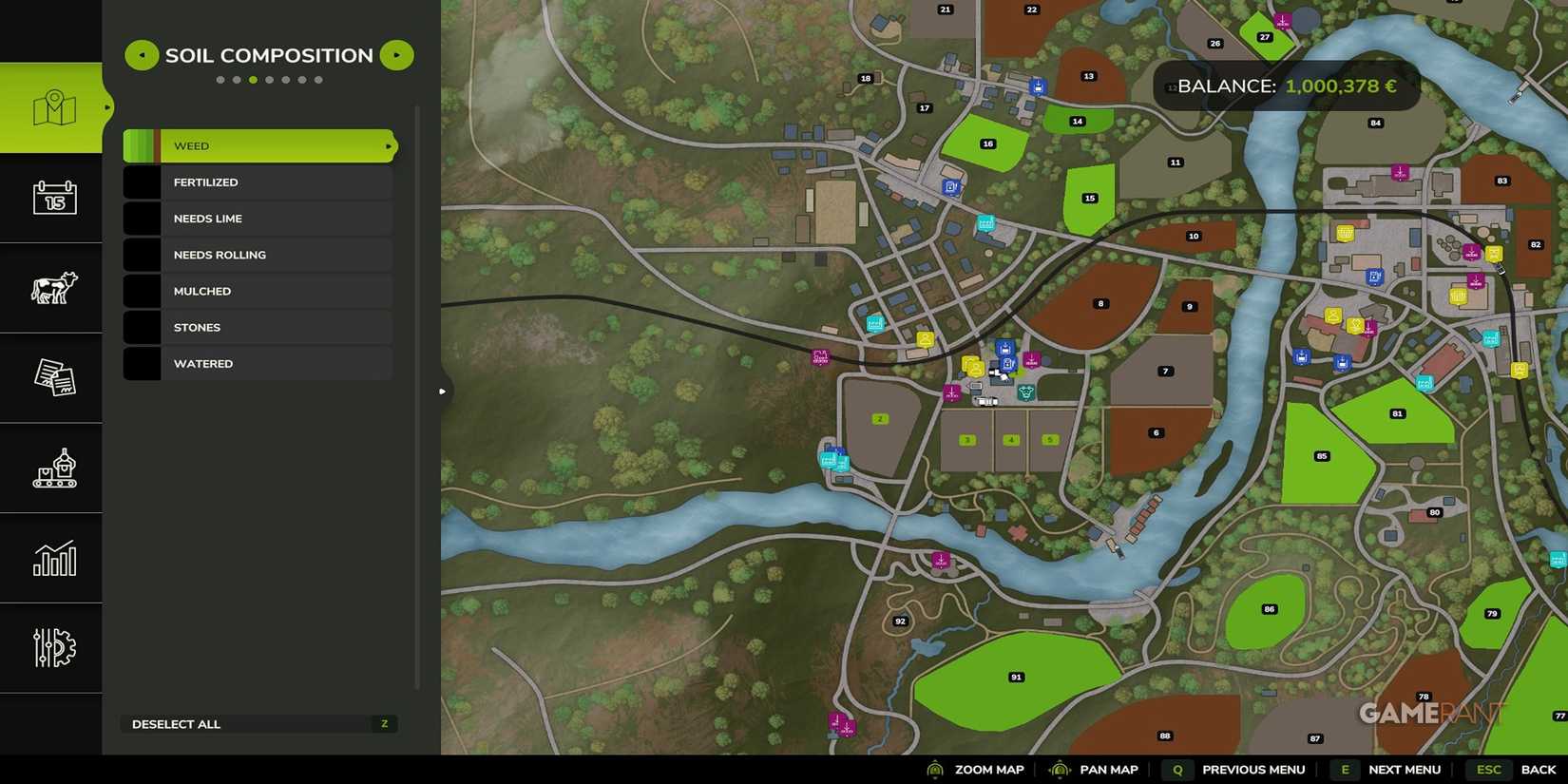Screen dimensions: 1568x784
Task: Click Back in the bottom right corner
Action: (x=1539, y=770)
